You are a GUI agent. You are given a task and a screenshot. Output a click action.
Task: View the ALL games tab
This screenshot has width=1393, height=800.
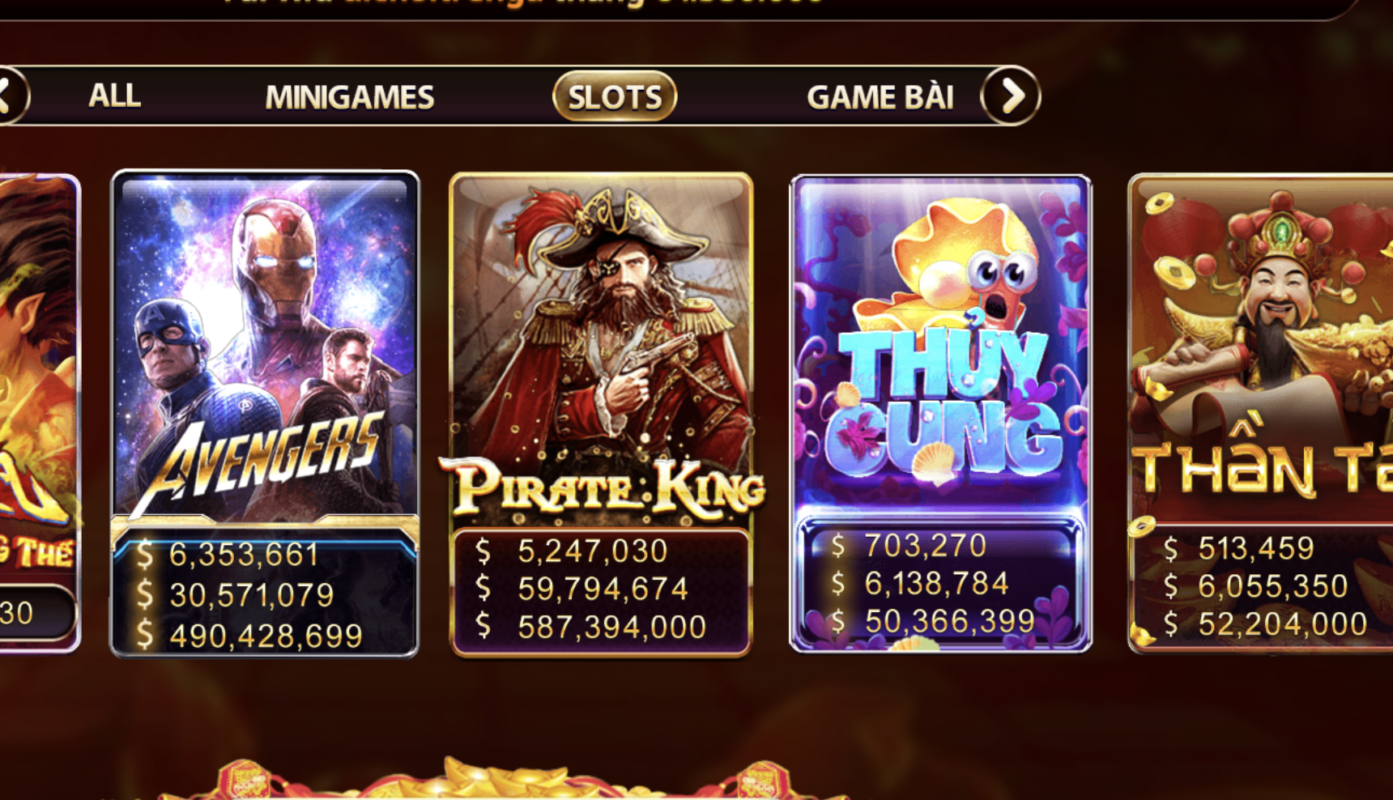point(114,96)
